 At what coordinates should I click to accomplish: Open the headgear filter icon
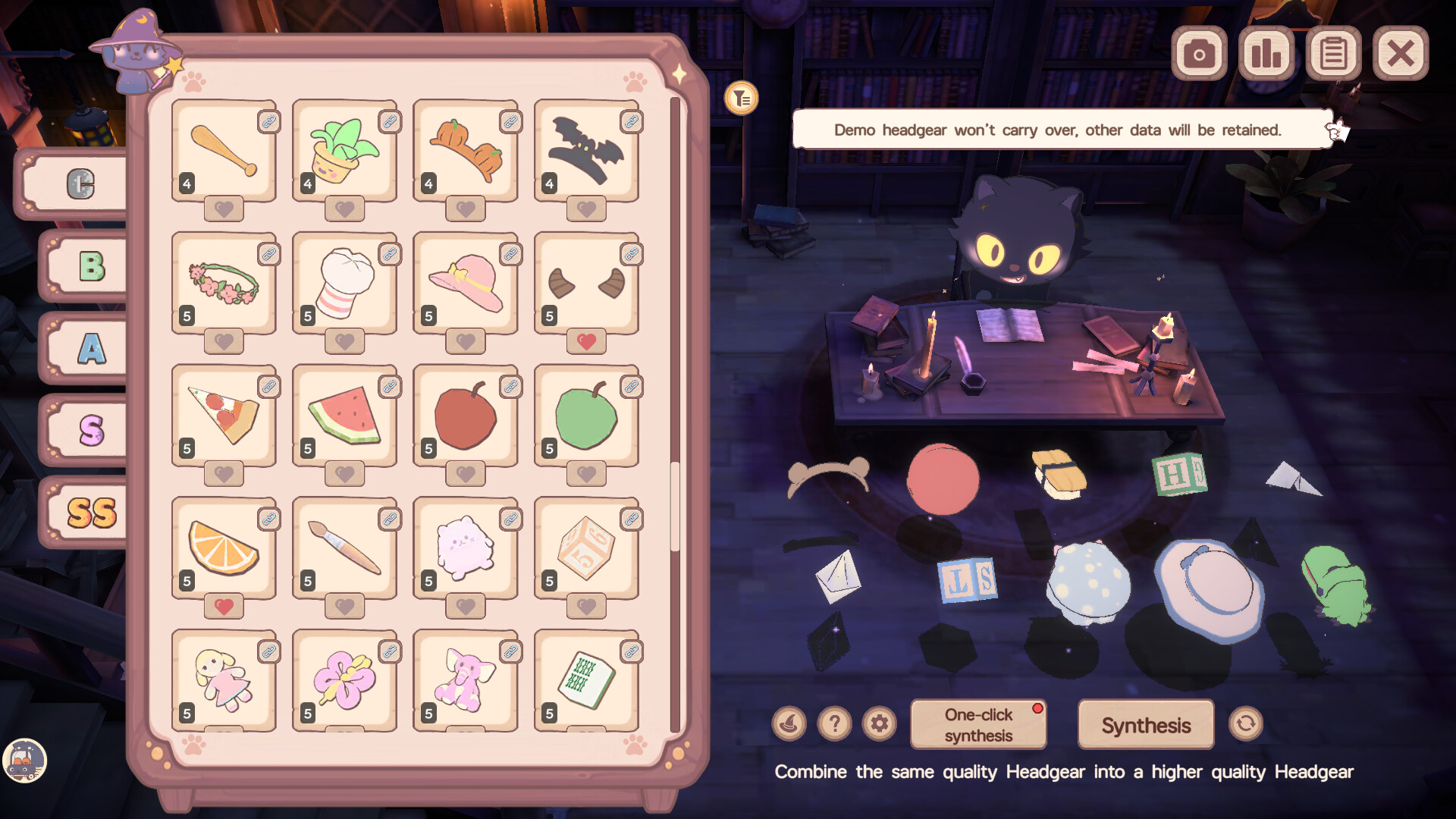(741, 99)
